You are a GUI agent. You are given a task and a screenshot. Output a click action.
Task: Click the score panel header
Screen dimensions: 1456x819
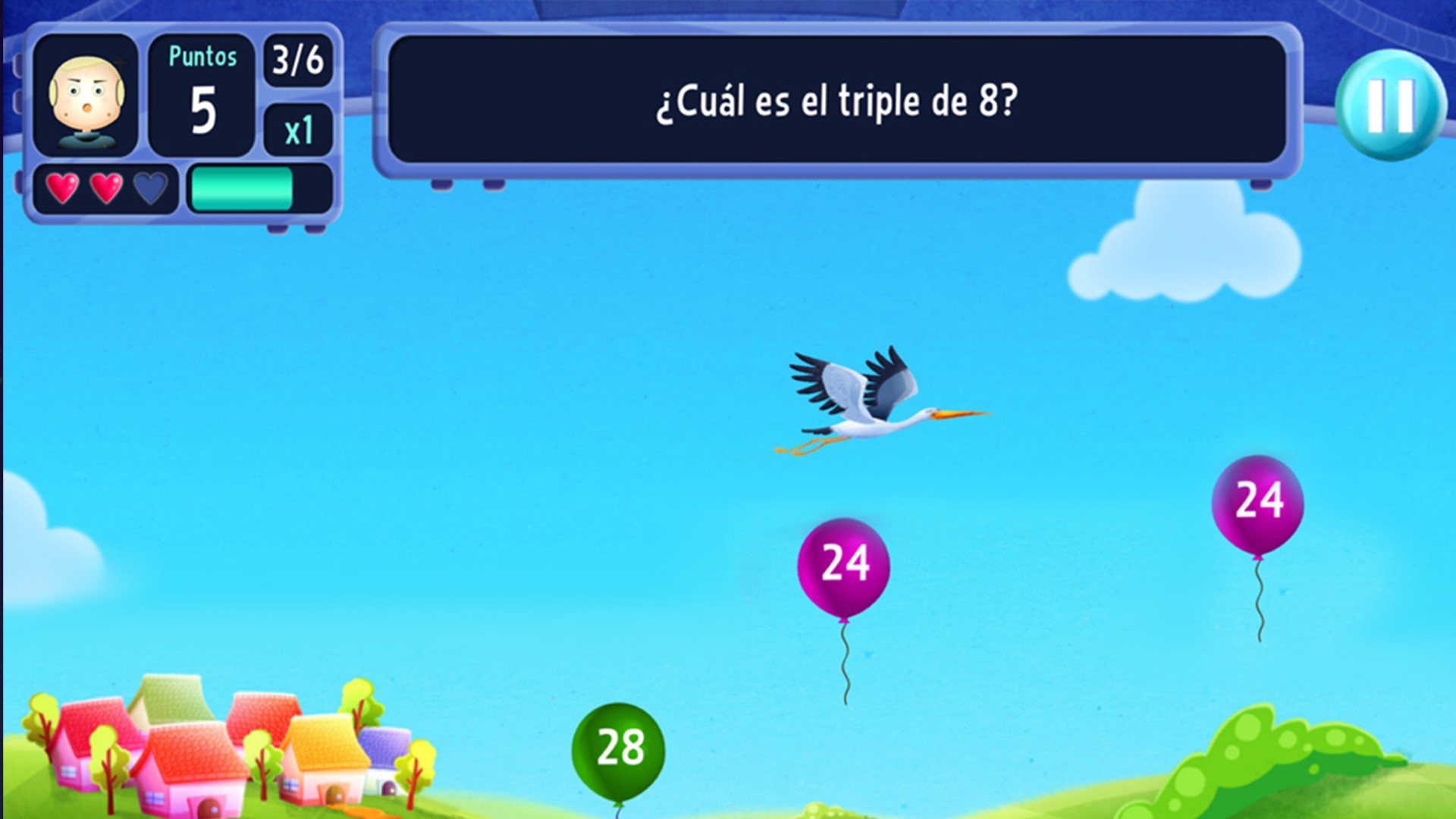point(201,57)
